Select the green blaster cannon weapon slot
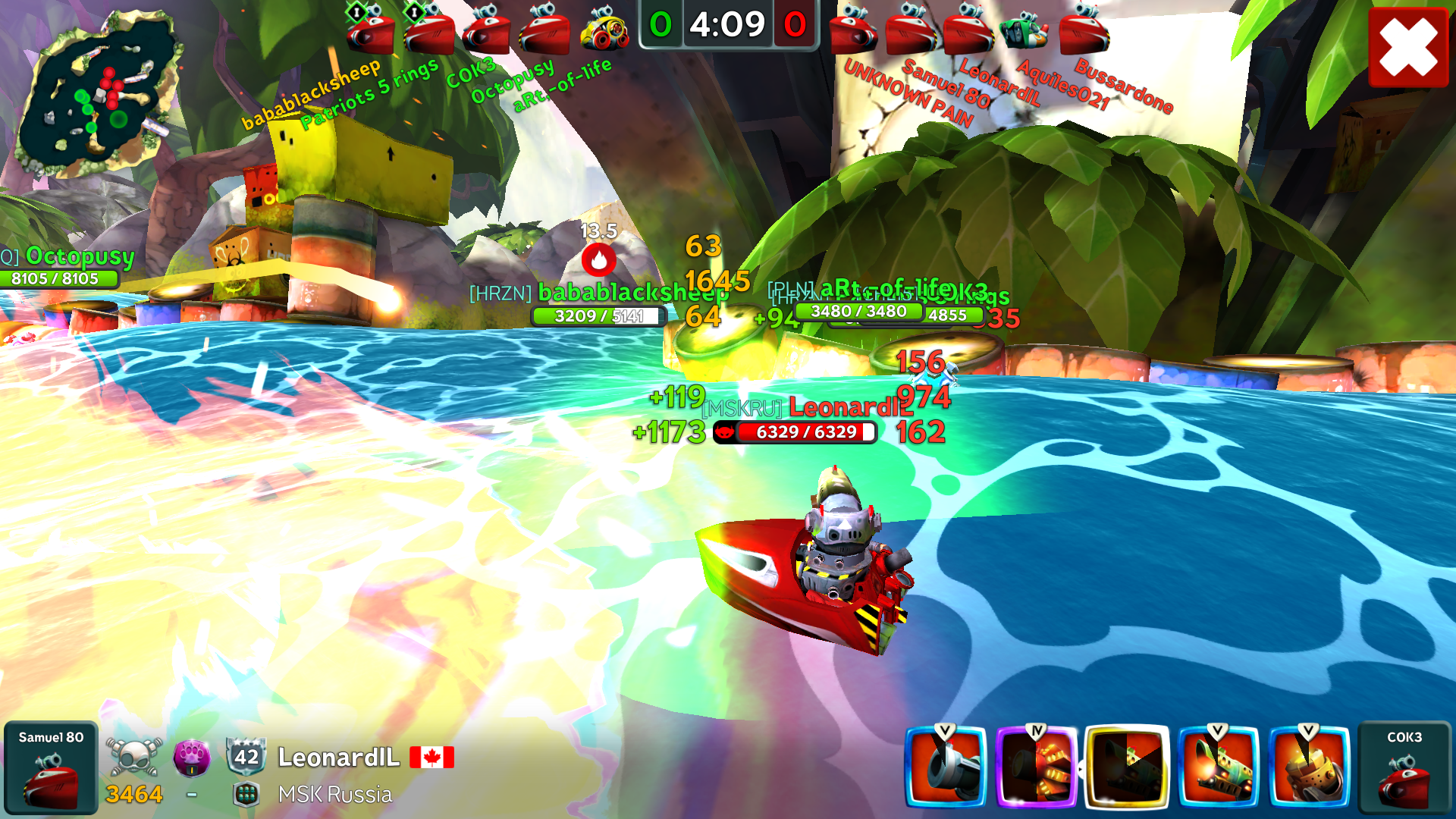The image size is (1456, 819). coord(1219,766)
